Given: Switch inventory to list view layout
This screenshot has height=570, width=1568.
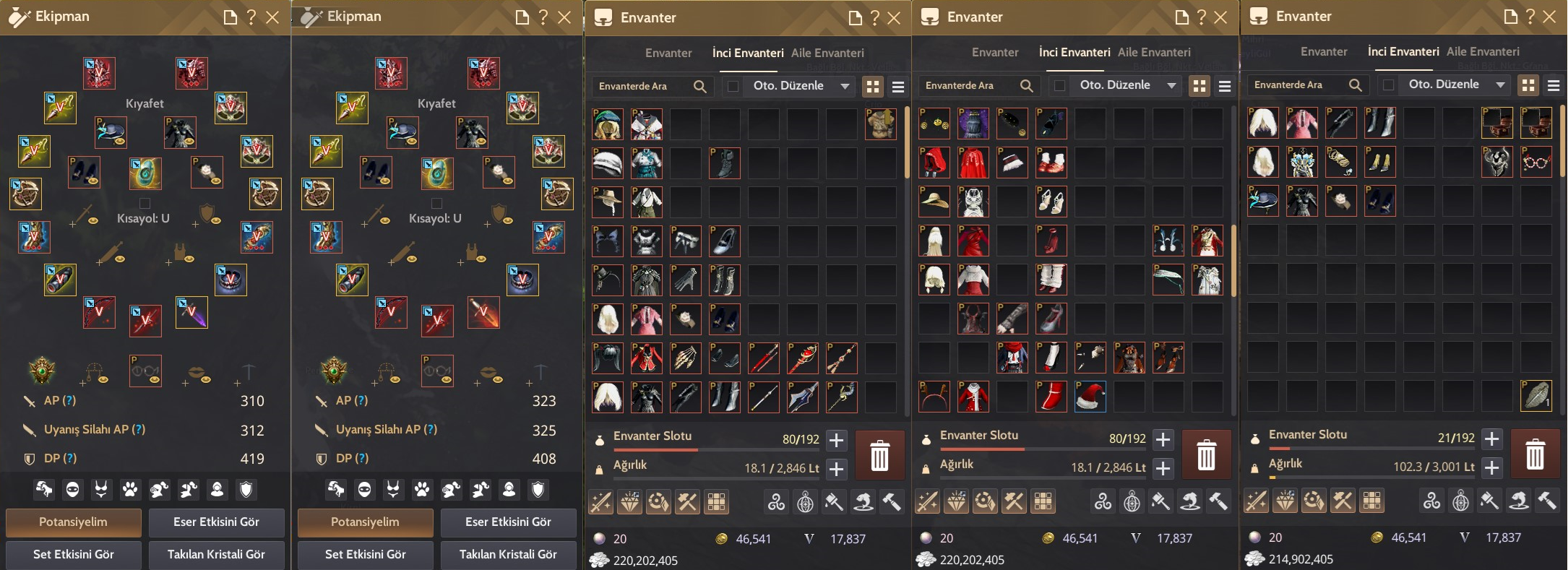Looking at the screenshot, I should [898, 86].
